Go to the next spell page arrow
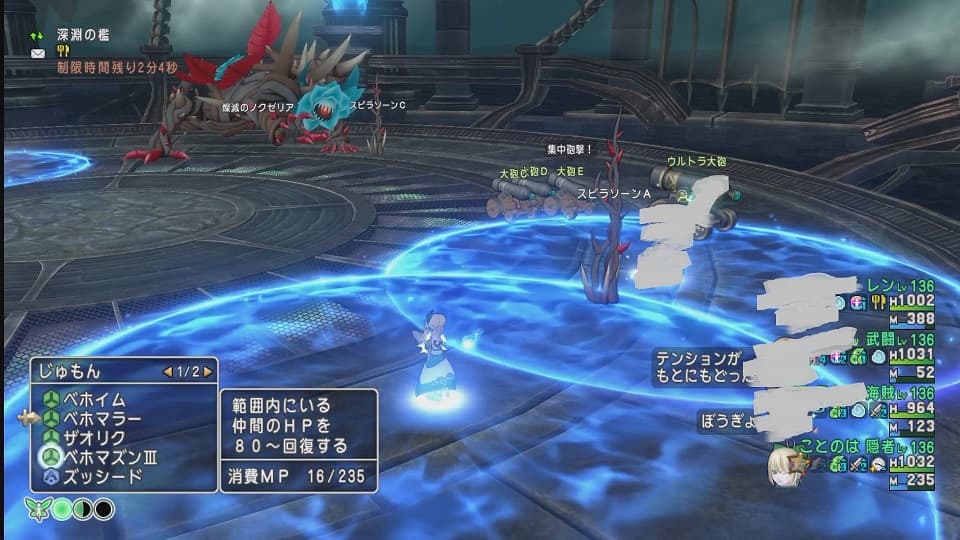Screen dimensions: 960x540 click(208, 371)
